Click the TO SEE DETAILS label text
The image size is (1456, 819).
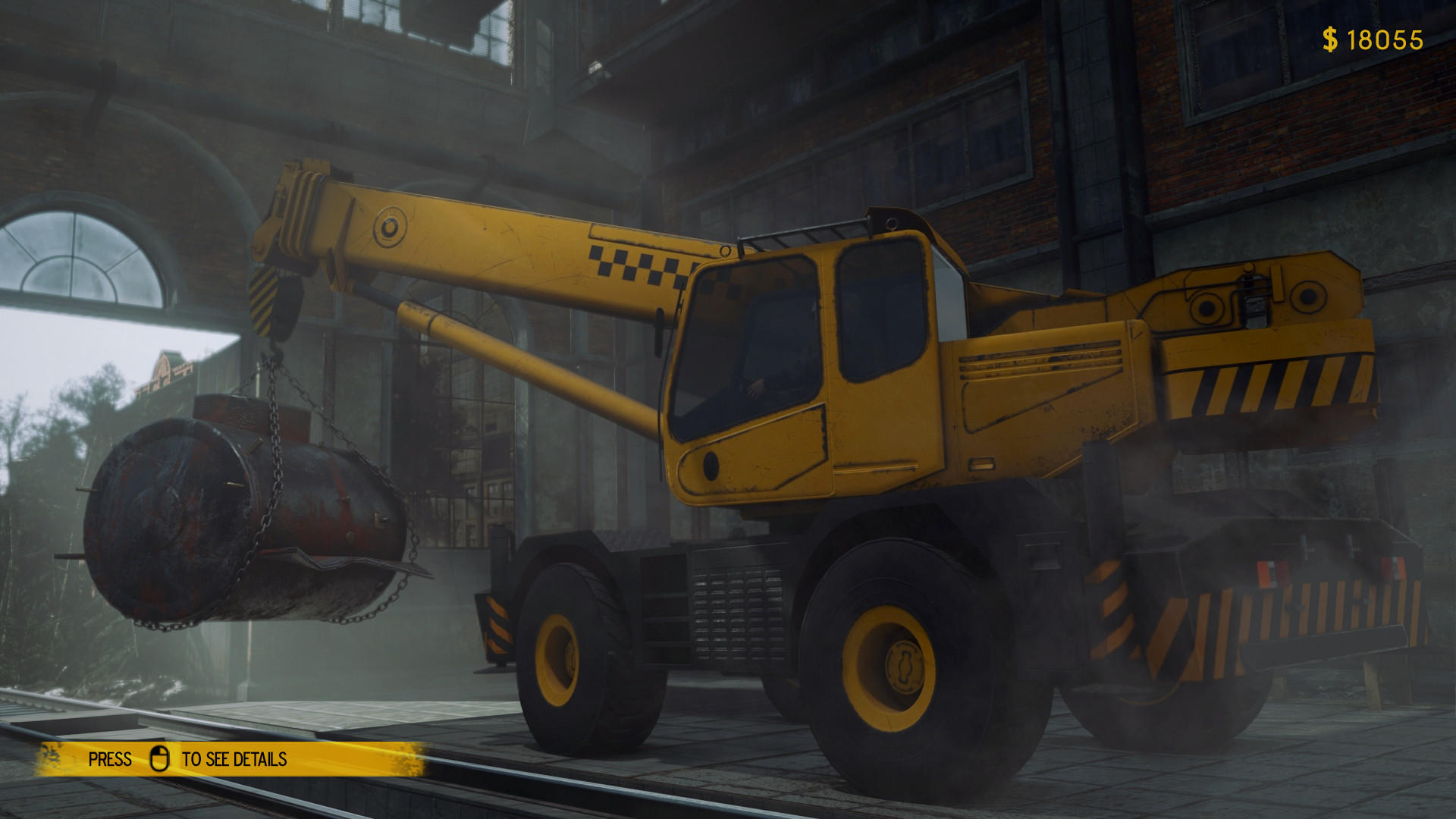234,758
